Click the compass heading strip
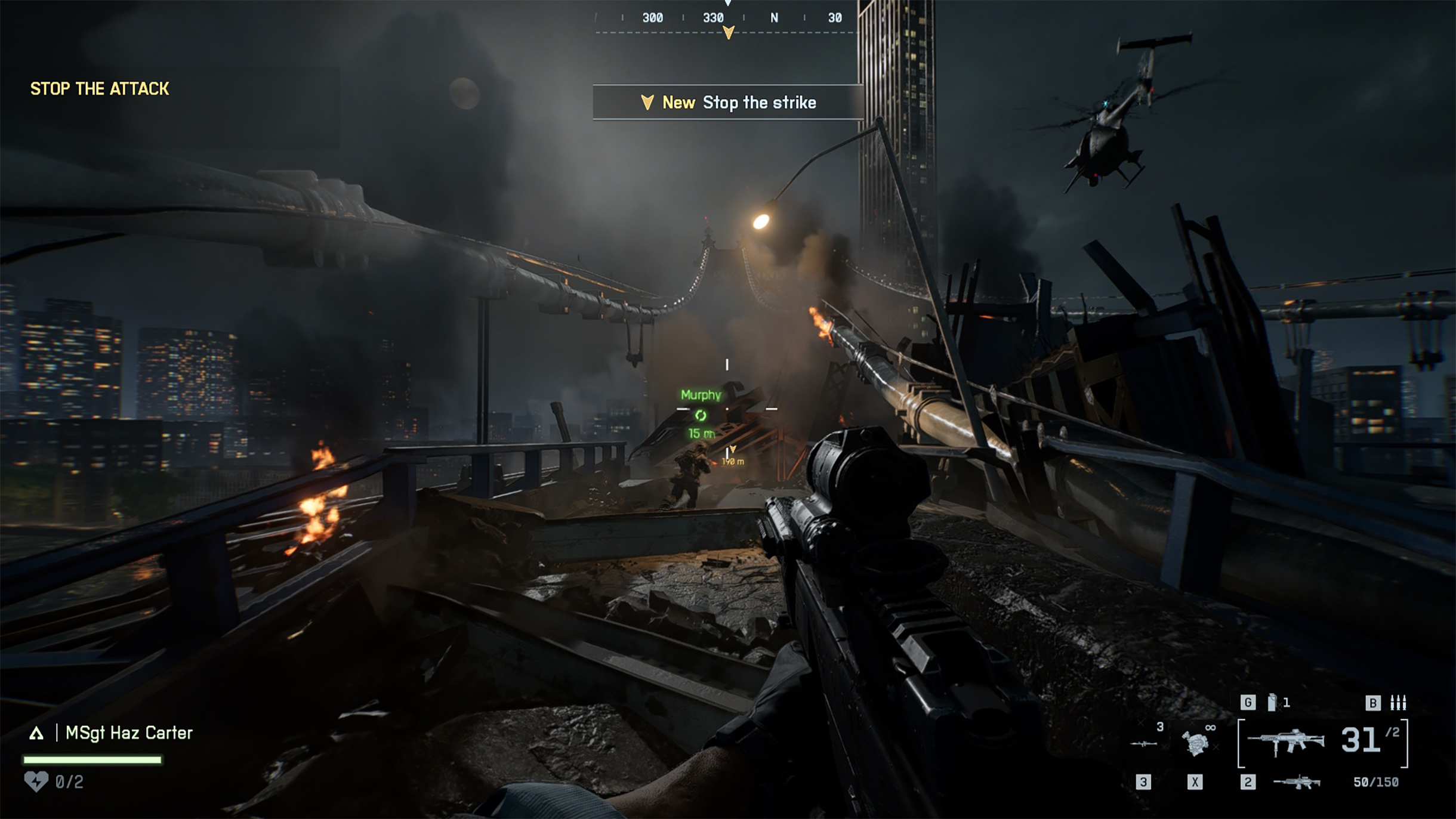 click(728, 19)
